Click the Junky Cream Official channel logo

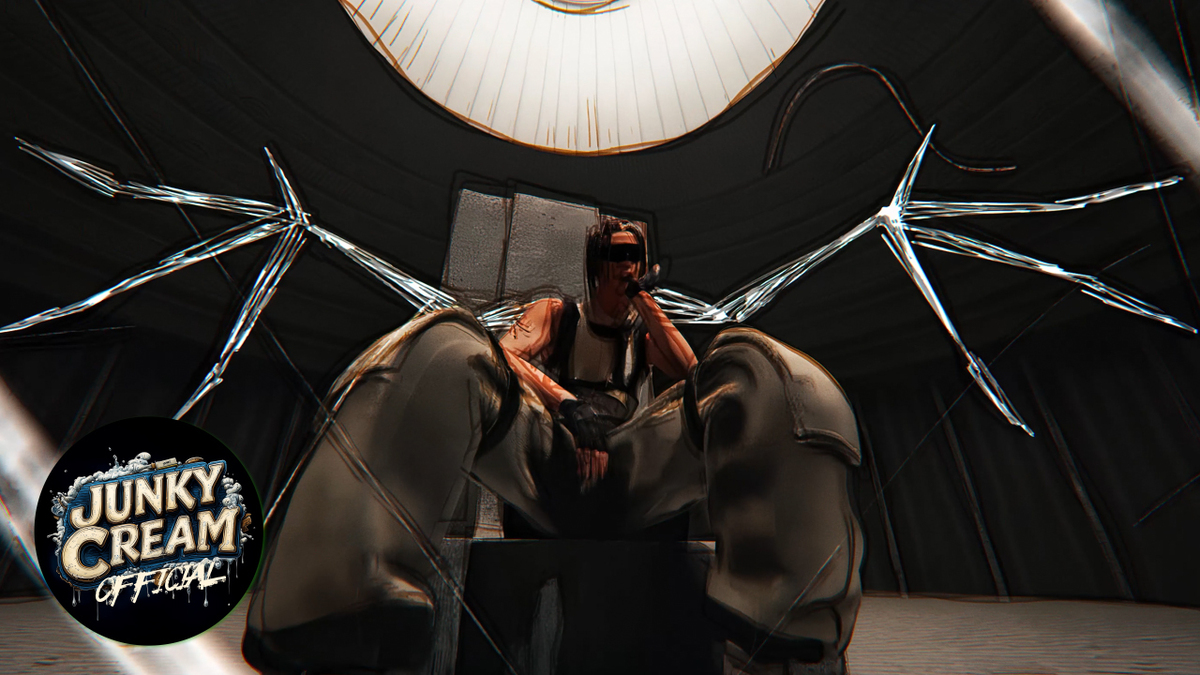148,530
